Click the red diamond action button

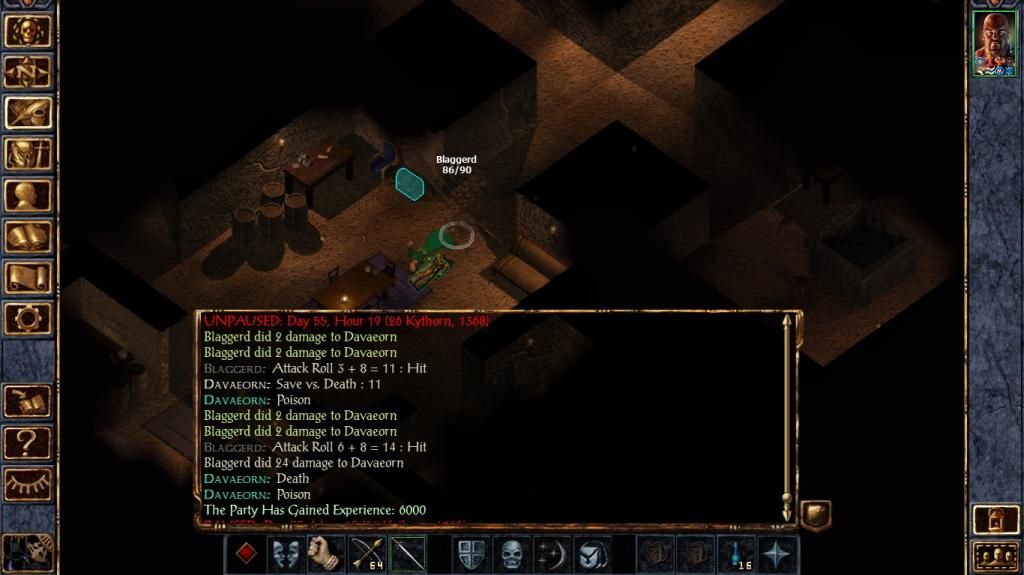(245, 554)
